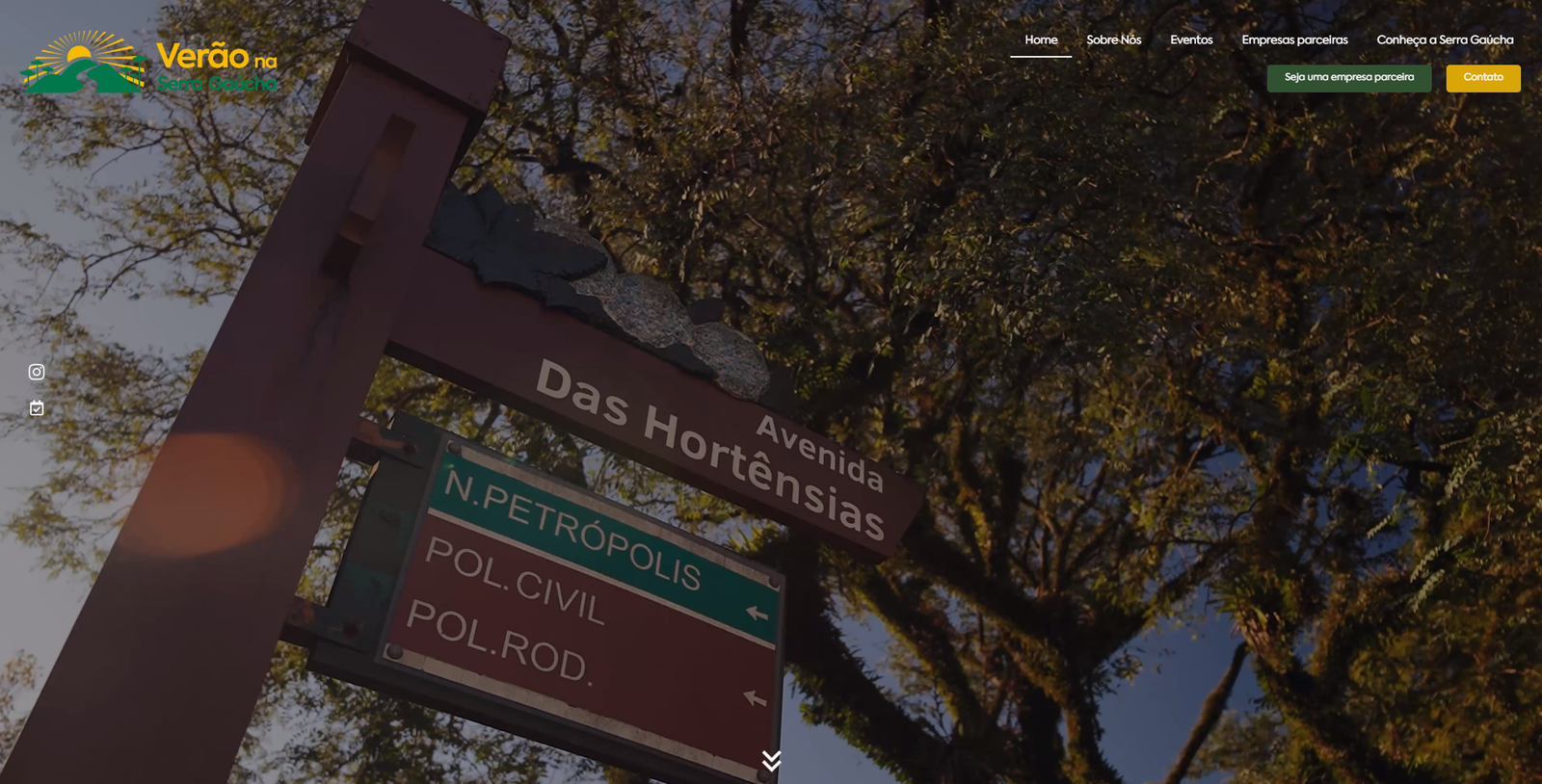Click the calendar icon in the sidebar

click(37, 408)
